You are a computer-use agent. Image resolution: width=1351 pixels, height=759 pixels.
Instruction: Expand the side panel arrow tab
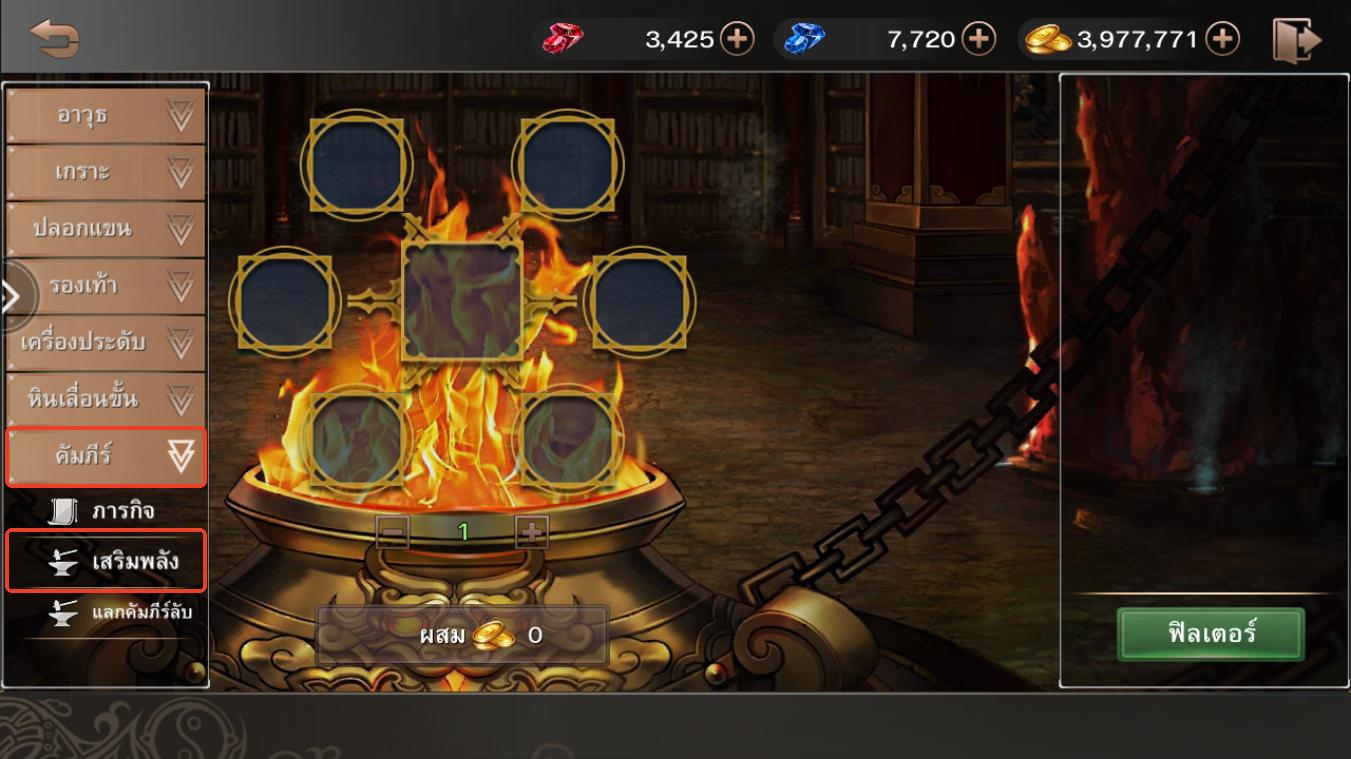tap(12, 297)
